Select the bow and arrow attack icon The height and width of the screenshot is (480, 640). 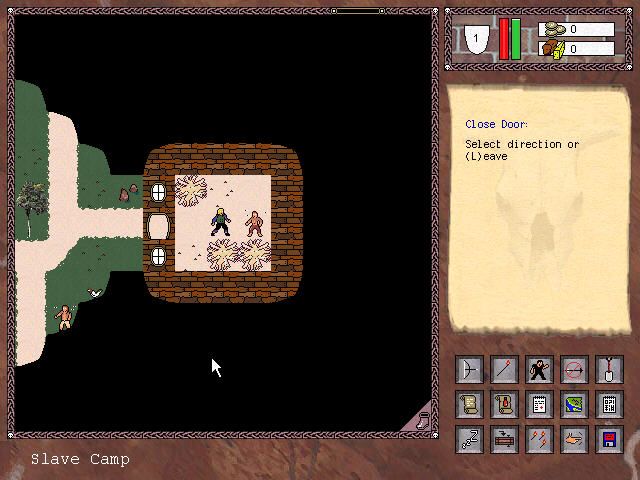pyautogui.click(x=469, y=370)
